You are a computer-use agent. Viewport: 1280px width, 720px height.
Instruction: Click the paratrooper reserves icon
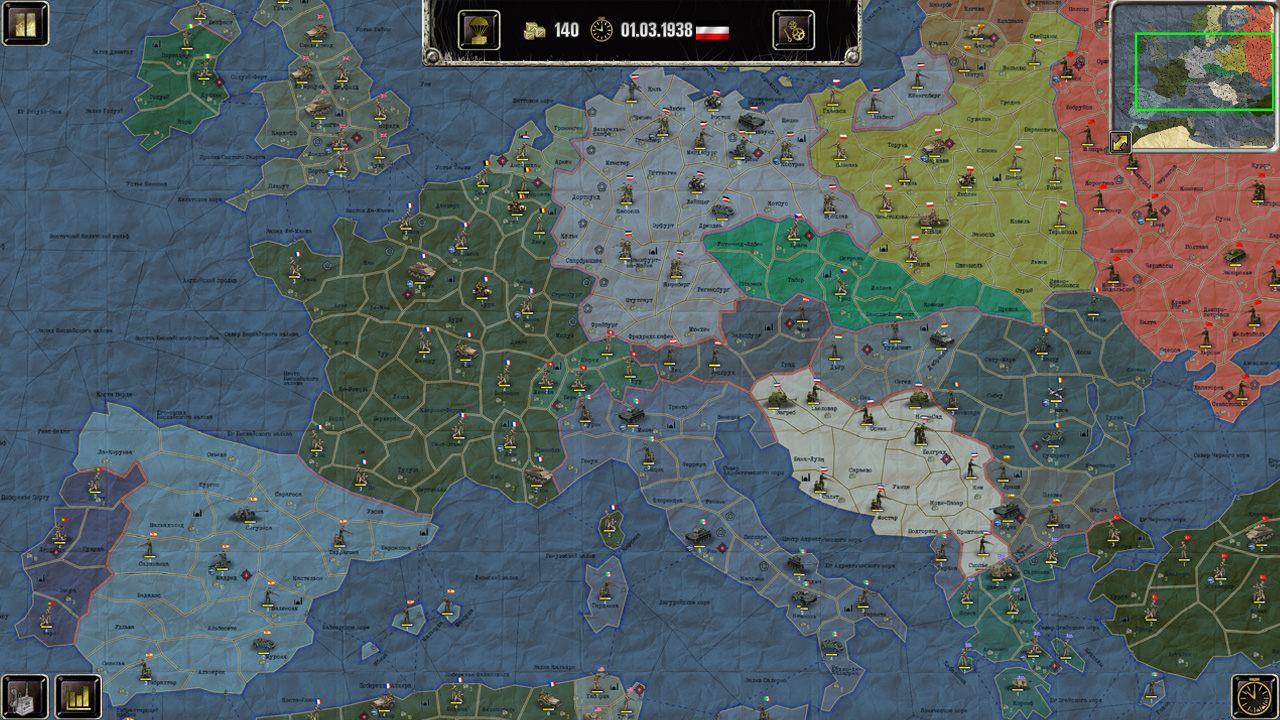click(x=481, y=29)
